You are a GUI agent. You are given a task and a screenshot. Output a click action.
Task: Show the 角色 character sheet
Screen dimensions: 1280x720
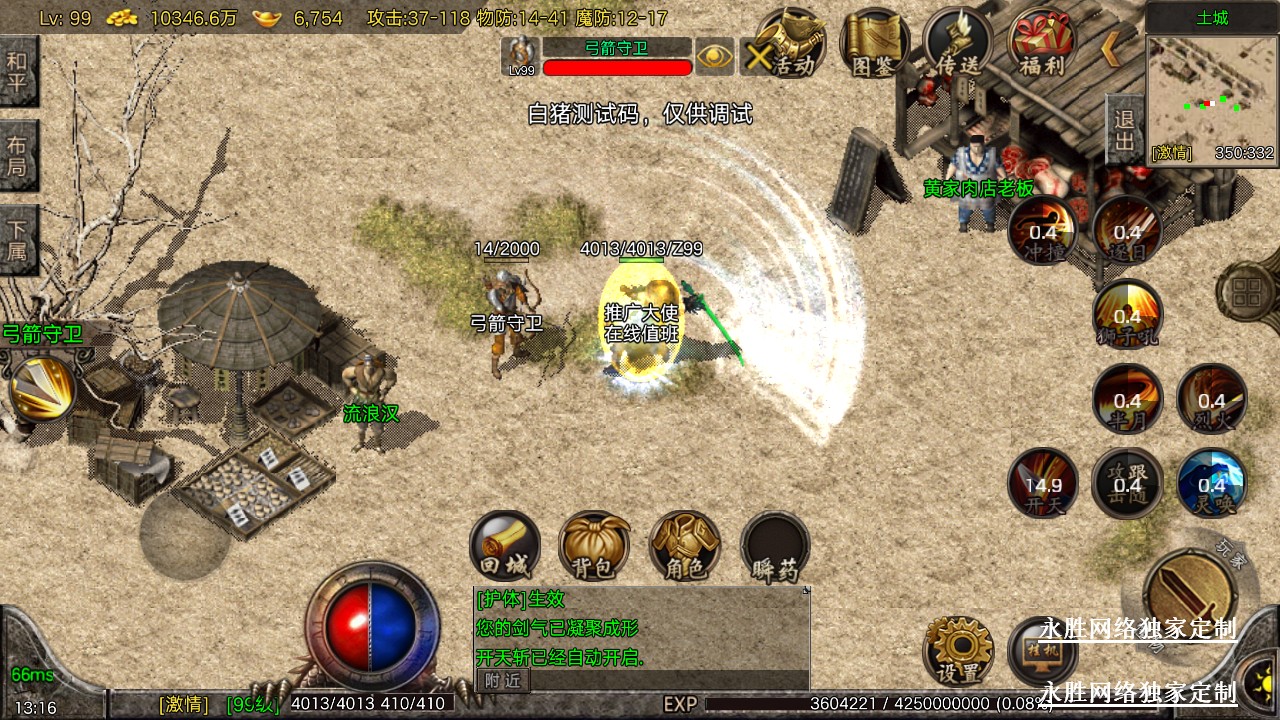pyautogui.click(x=685, y=546)
